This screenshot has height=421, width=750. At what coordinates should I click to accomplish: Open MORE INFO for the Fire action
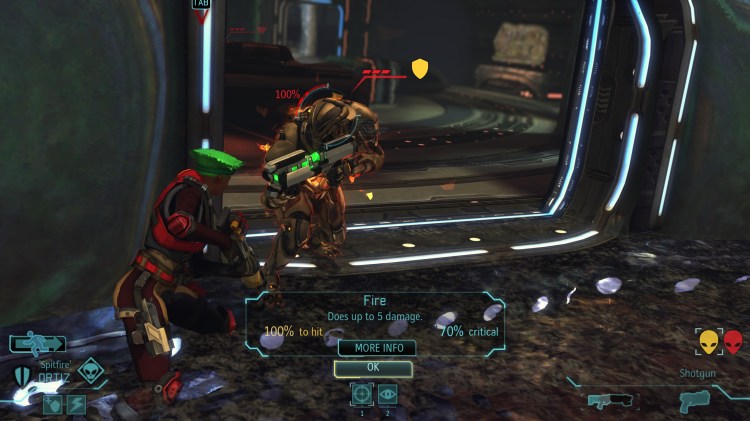pyautogui.click(x=376, y=348)
